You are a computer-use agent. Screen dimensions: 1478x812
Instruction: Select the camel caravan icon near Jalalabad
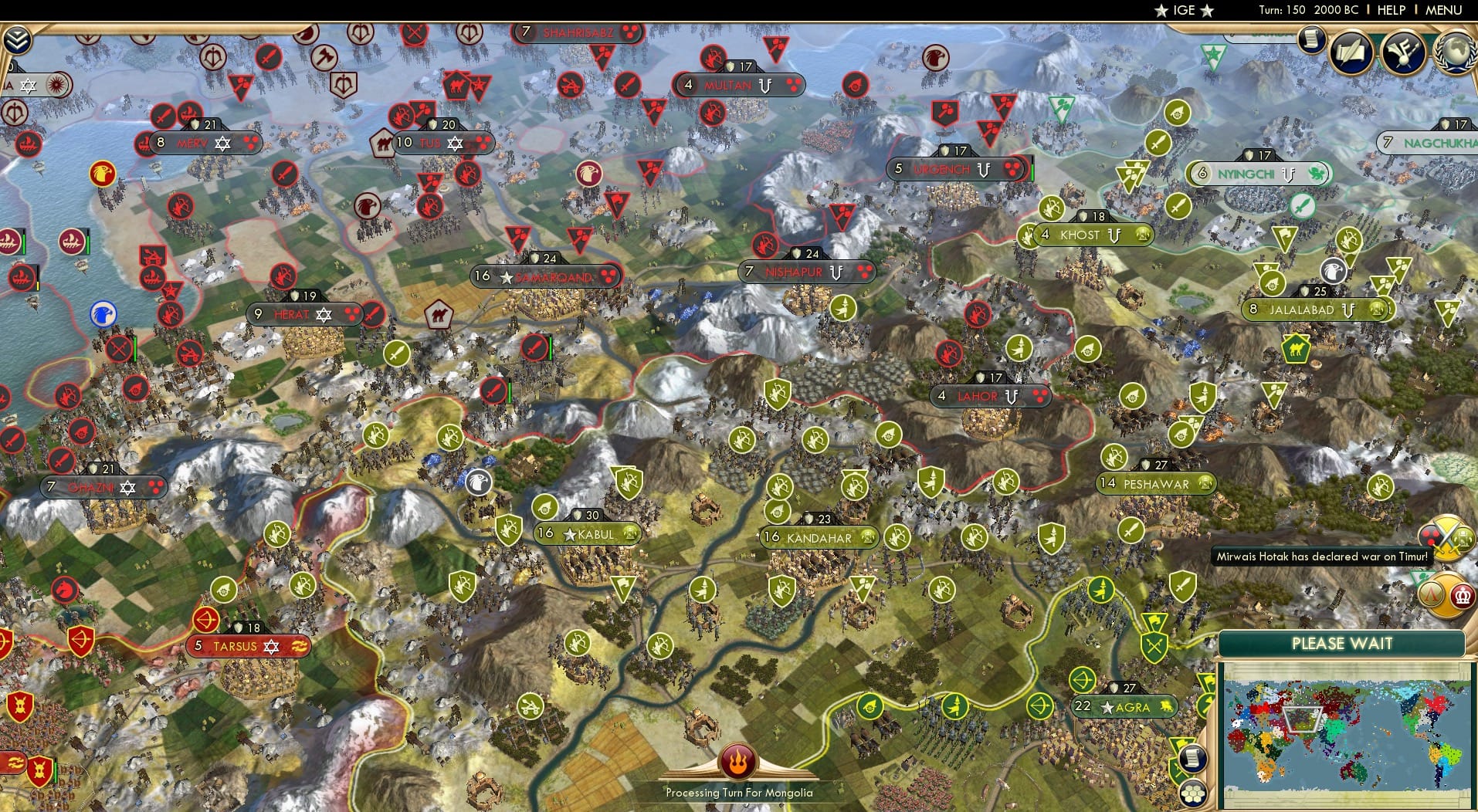pyautogui.click(x=1296, y=349)
